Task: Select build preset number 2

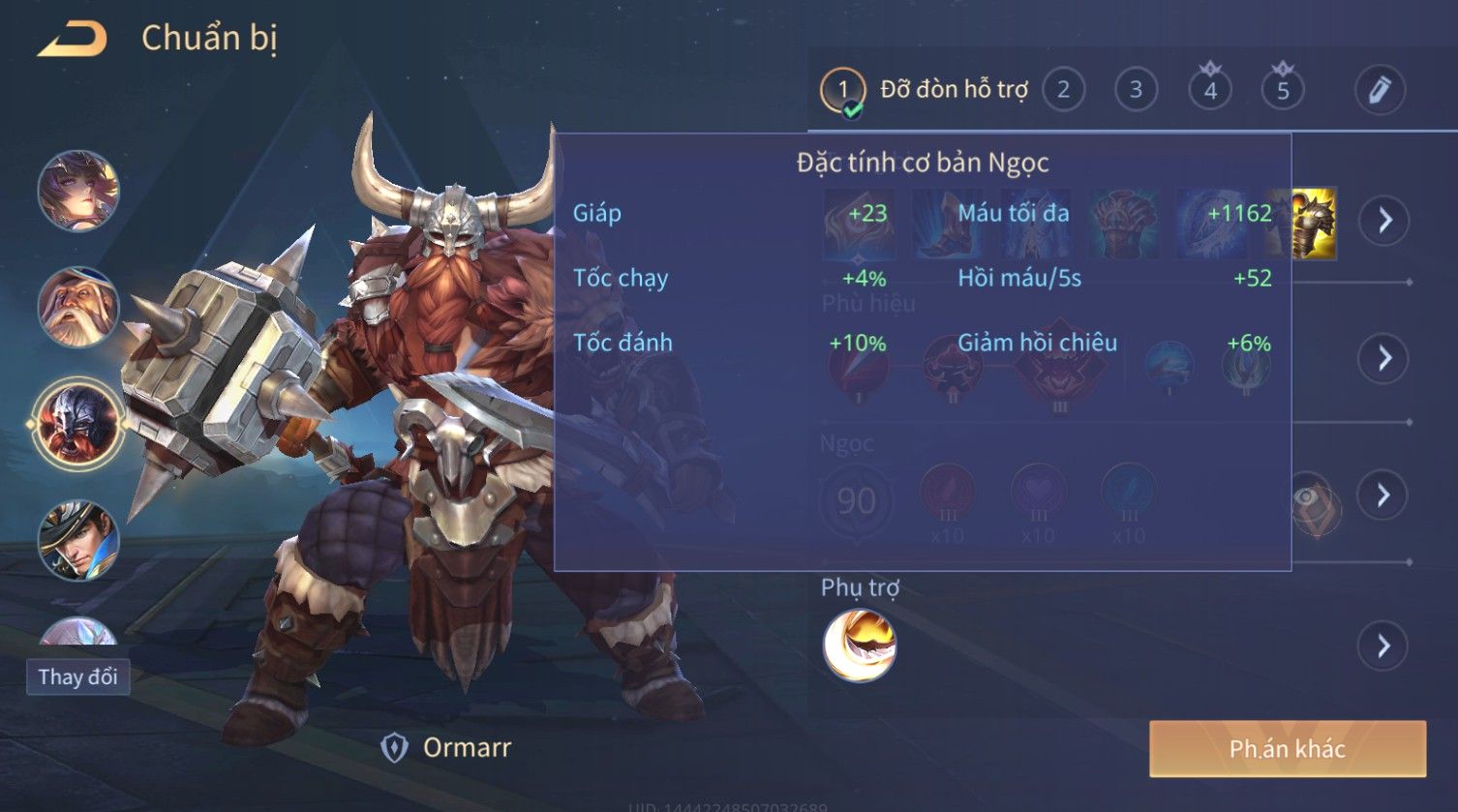Action: pyautogui.click(x=1063, y=90)
